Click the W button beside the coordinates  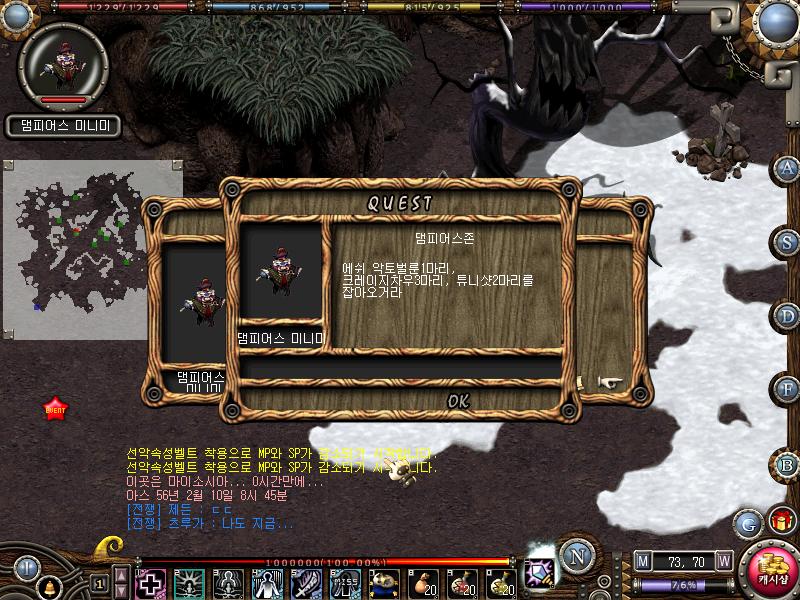click(x=723, y=562)
